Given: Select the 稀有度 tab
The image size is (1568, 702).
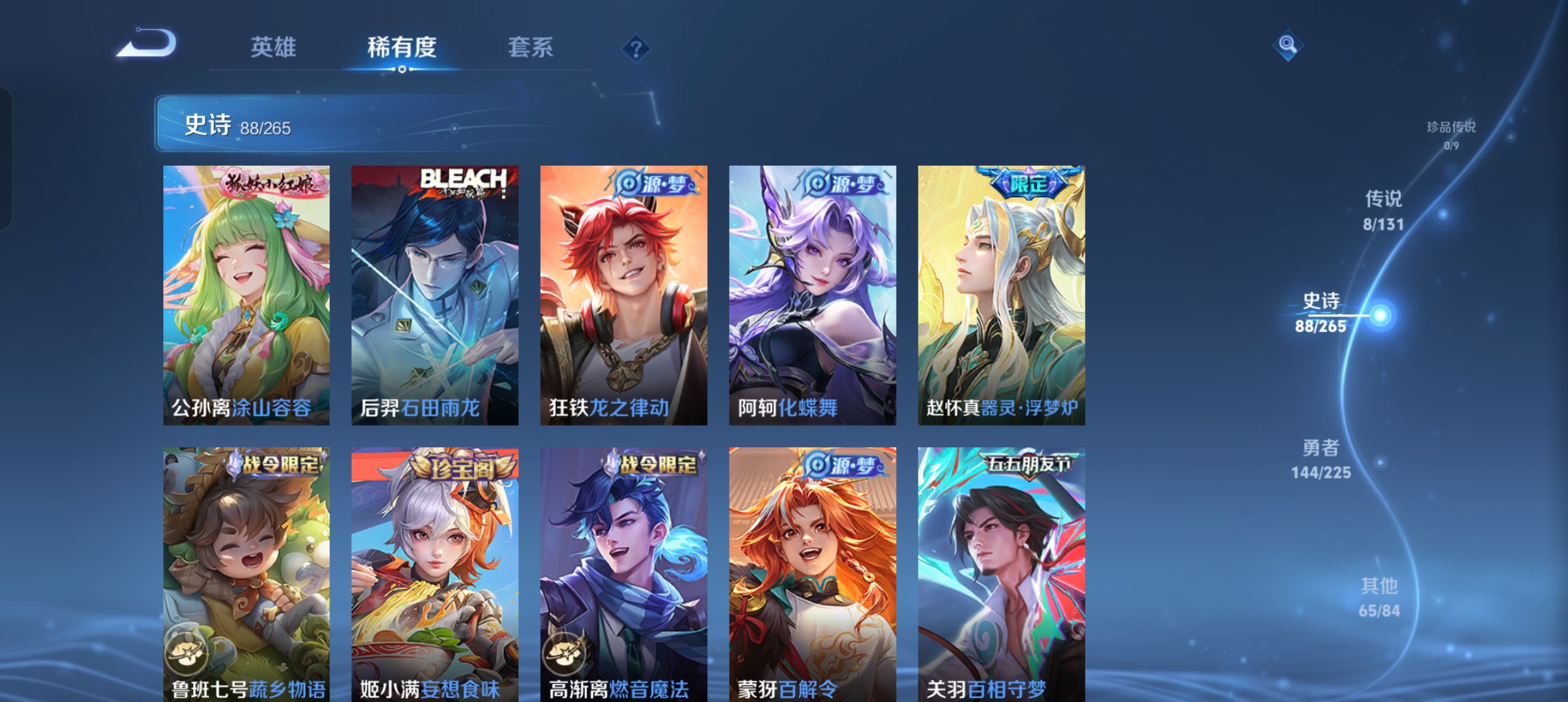Looking at the screenshot, I should 401,47.
